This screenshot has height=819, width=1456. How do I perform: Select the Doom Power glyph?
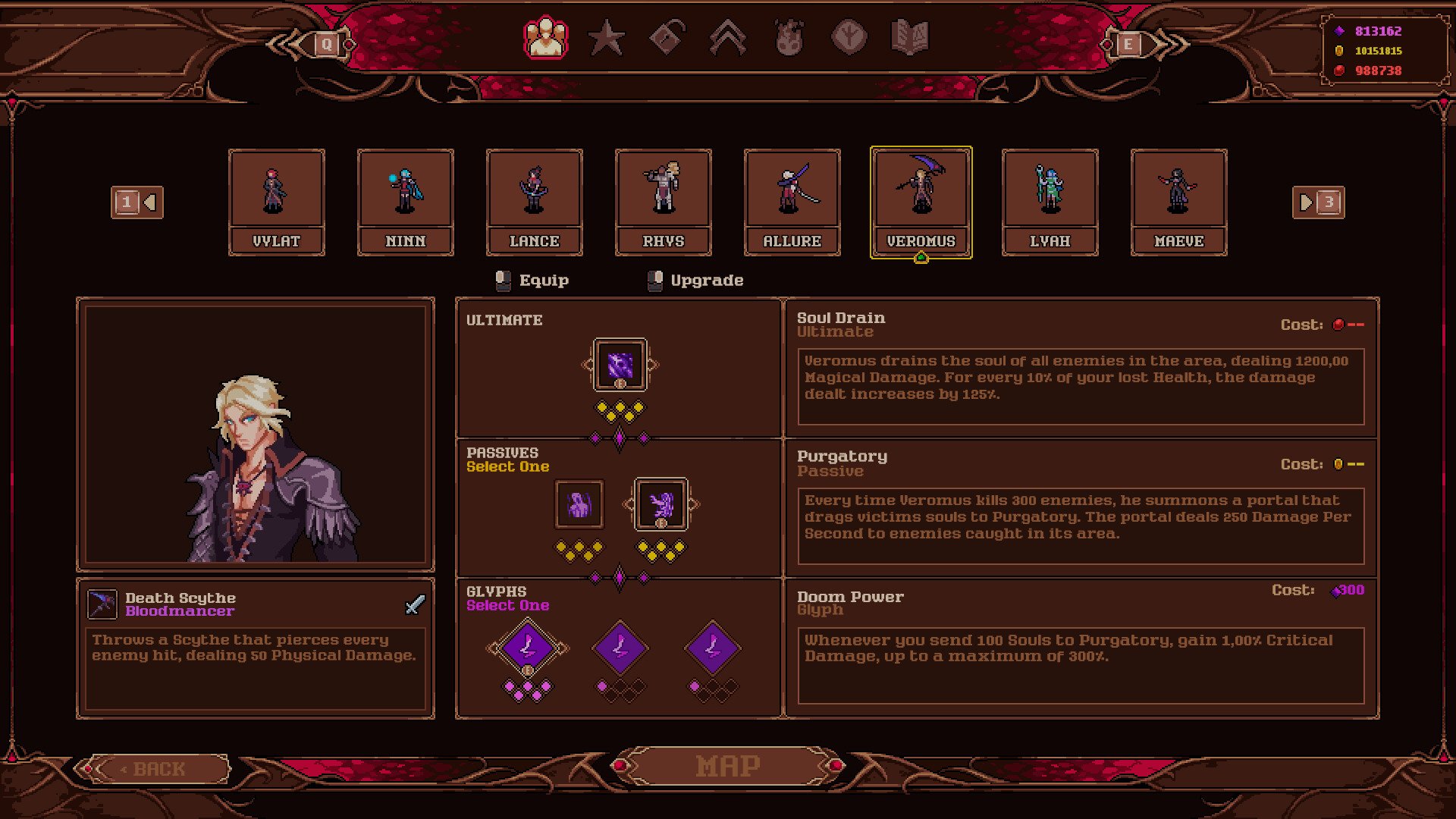[528, 648]
